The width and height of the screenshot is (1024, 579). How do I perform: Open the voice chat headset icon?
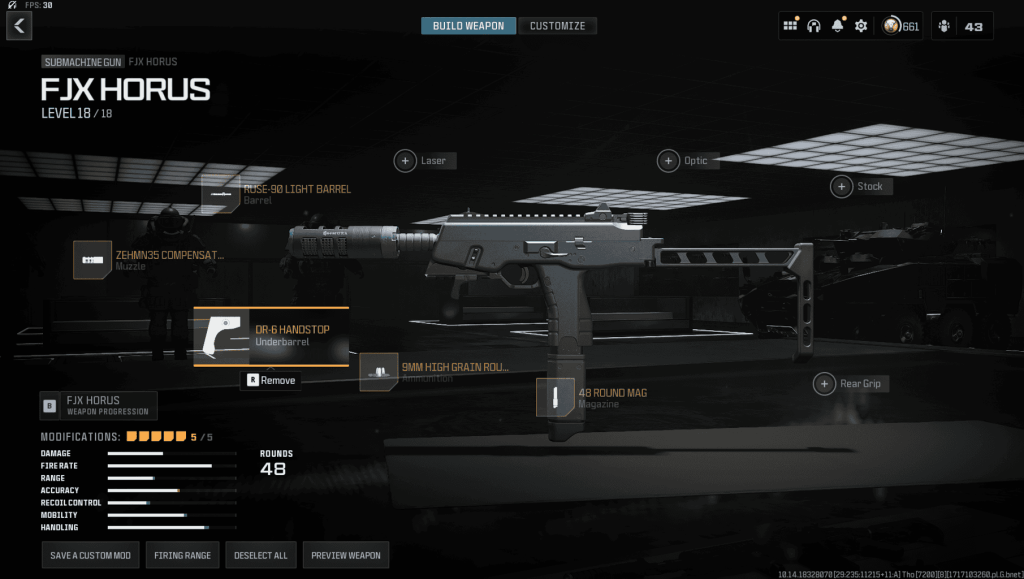click(x=813, y=26)
